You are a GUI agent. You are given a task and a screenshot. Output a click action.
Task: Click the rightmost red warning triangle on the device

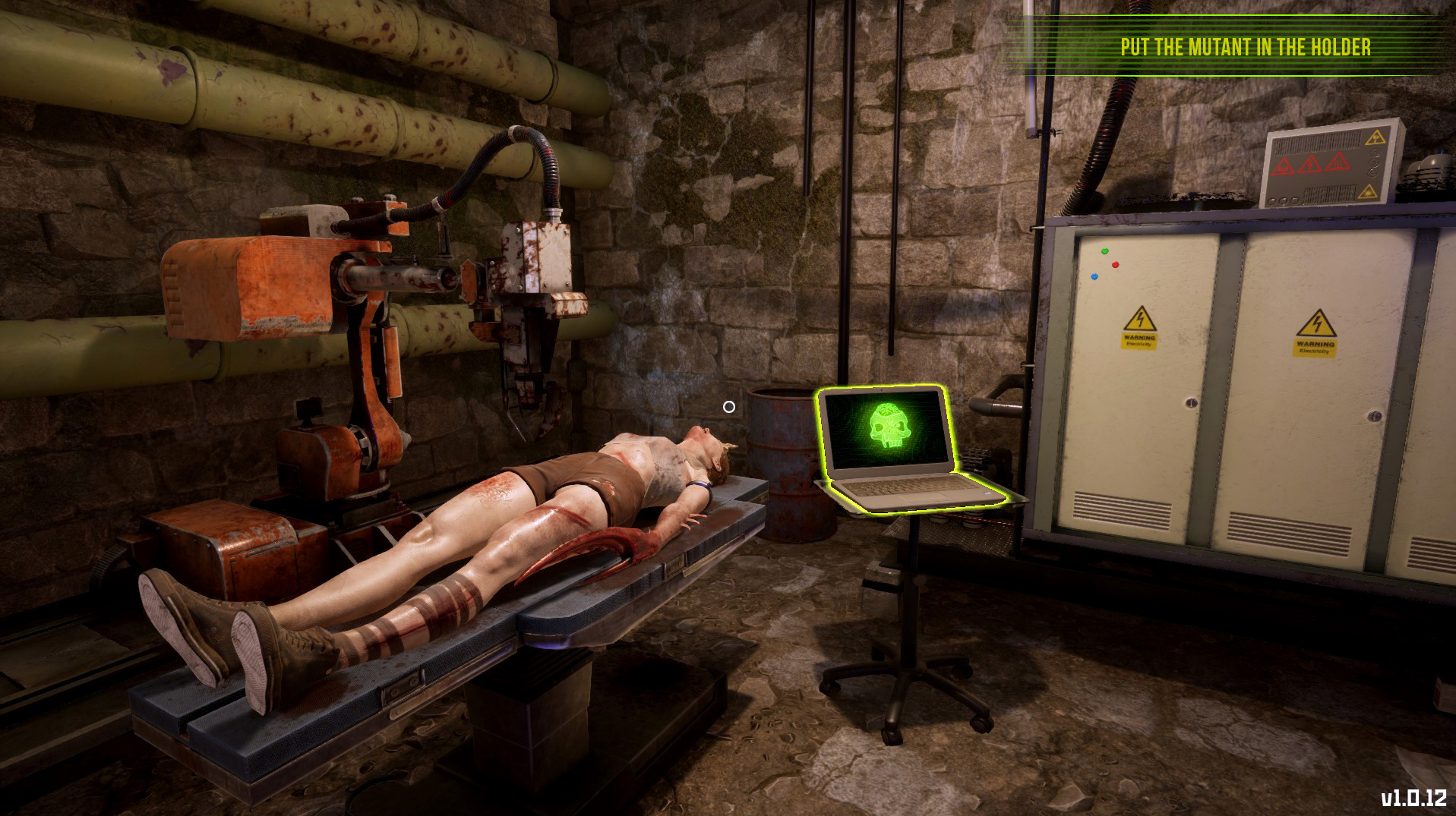pyautogui.click(x=1338, y=164)
